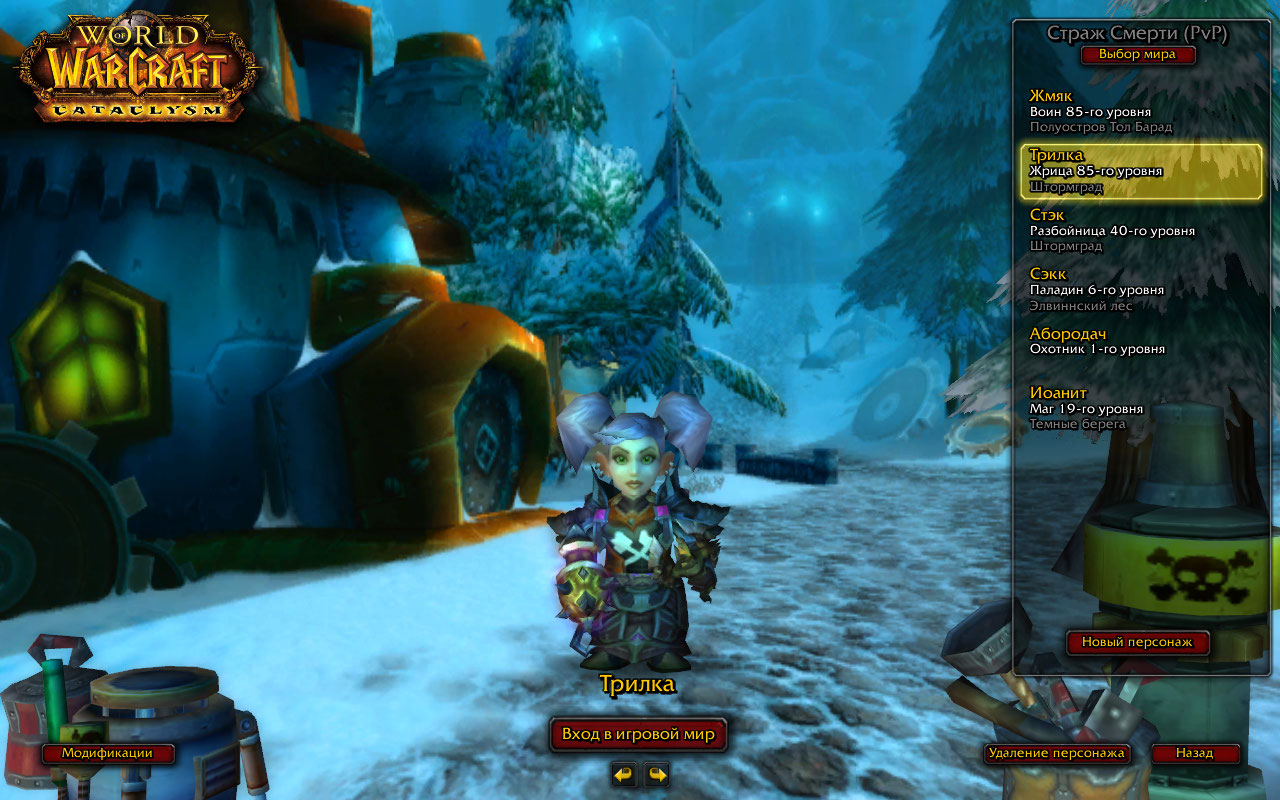Image resolution: width=1280 pixels, height=800 pixels.
Task: Open the Модификации addons menu
Action: coord(107,753)
